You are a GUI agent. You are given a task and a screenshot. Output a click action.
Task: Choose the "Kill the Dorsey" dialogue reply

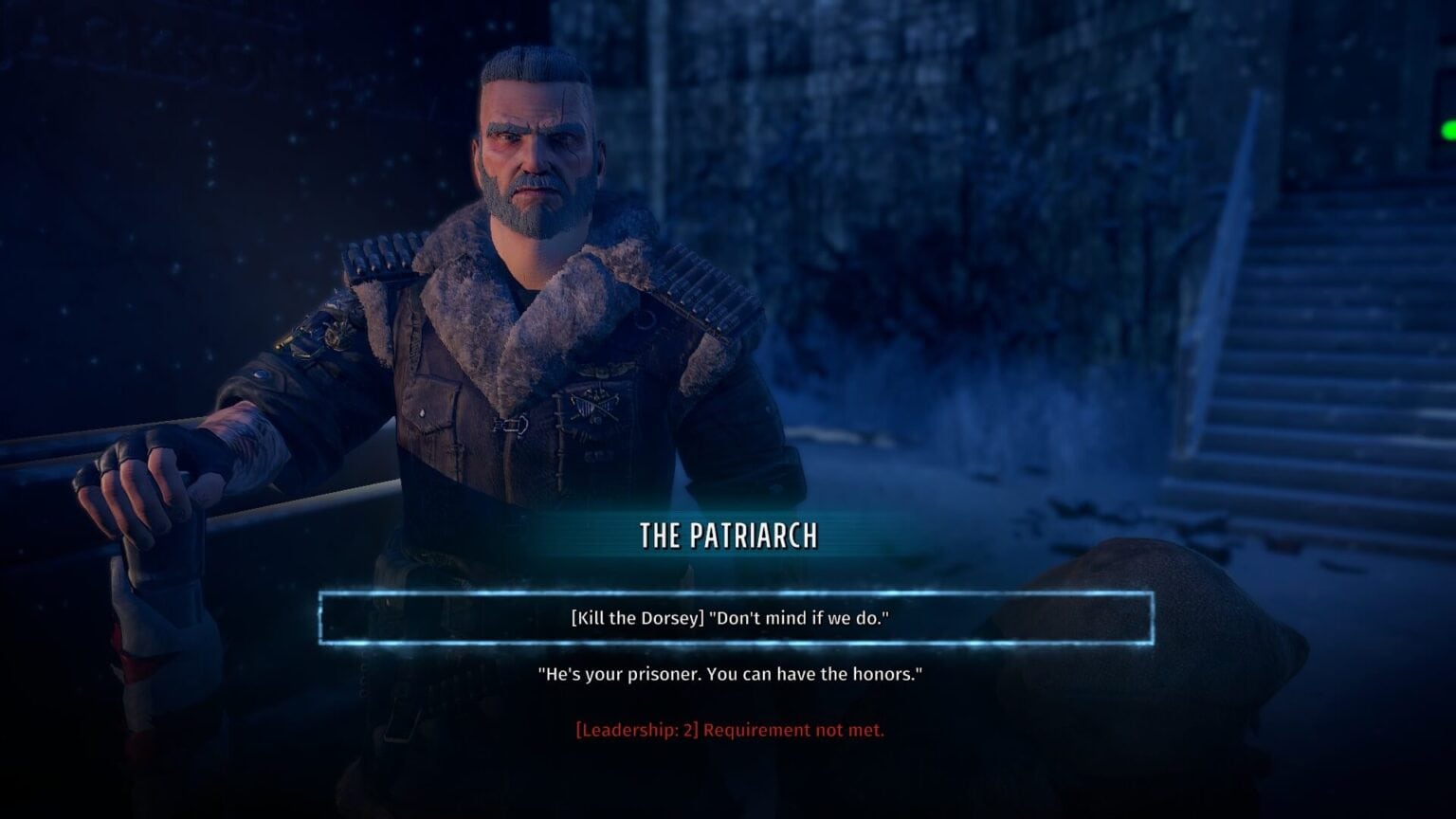(730, 618)
